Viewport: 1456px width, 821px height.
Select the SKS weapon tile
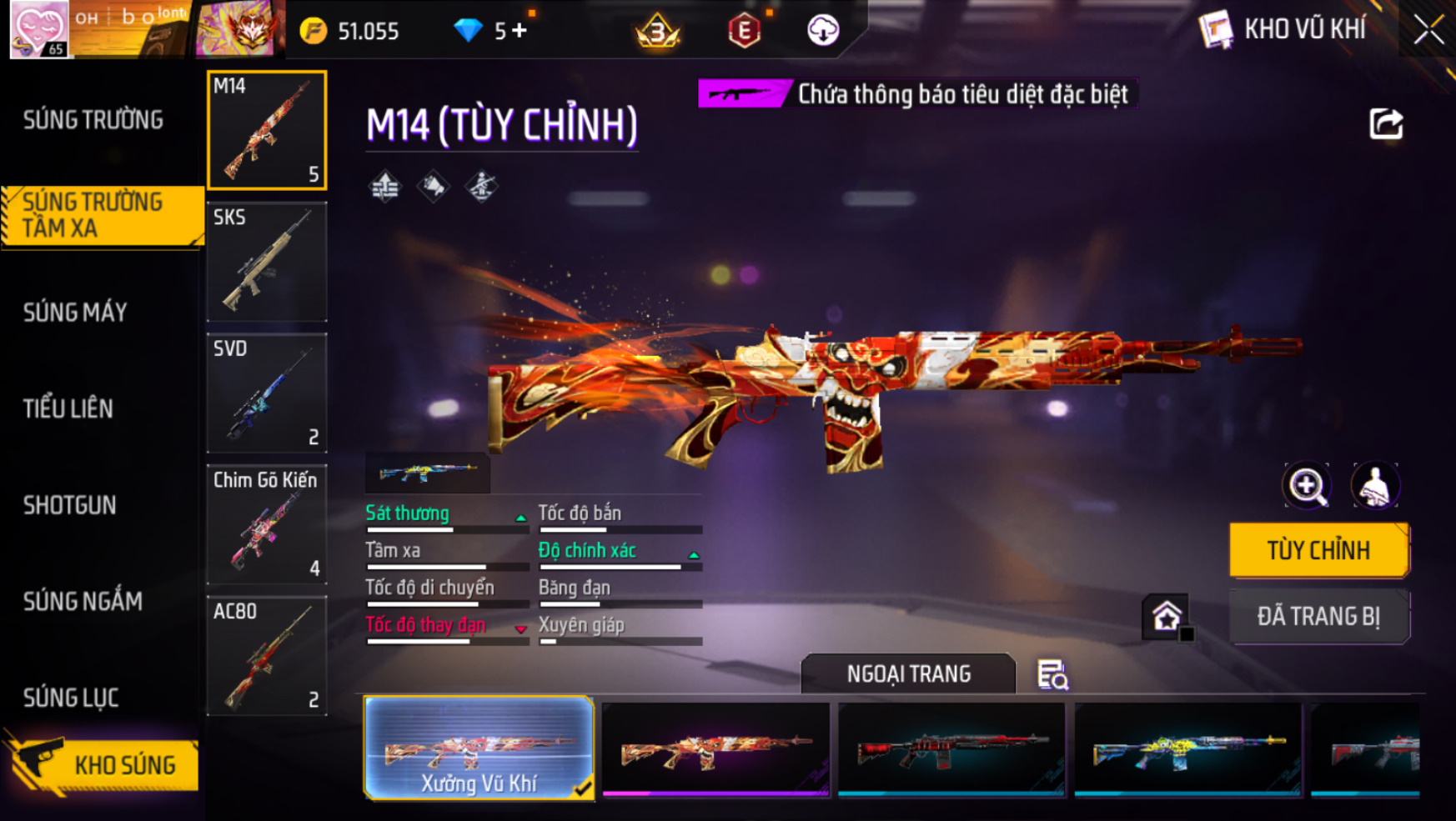click(x=267, y=262)
